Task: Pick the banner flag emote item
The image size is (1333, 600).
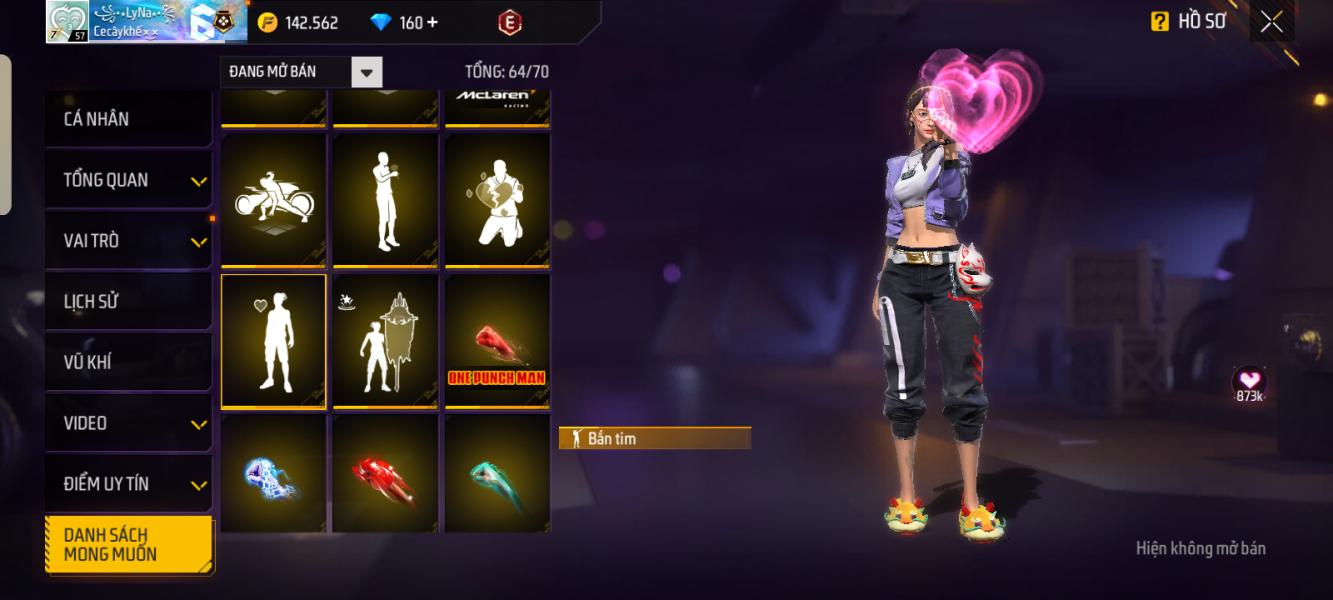Action: (x=385, y=341)
